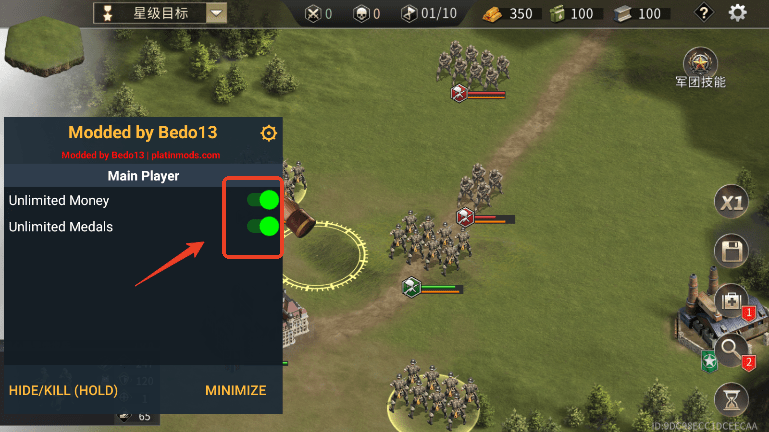
Task: Click the hexagon terrain tile thumbnail
Action: click(43, 48)
